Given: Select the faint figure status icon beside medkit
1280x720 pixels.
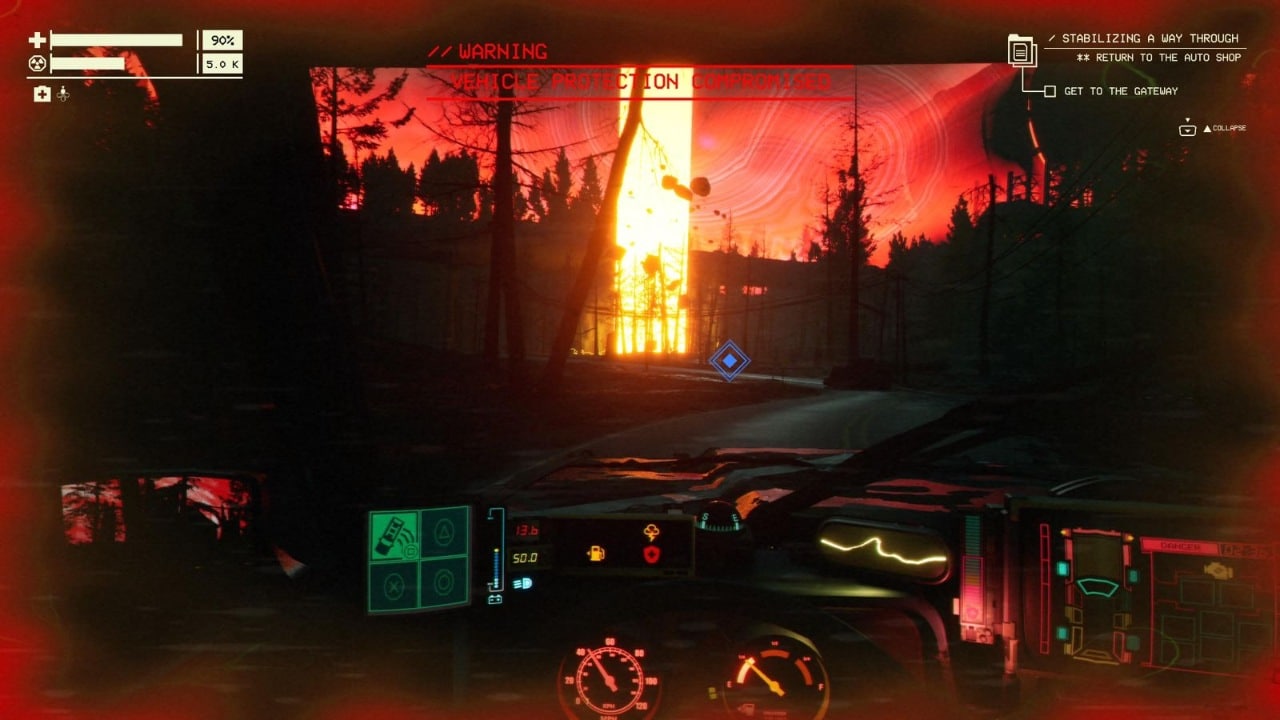Looking at the screenshot, I should pos(63,94).
